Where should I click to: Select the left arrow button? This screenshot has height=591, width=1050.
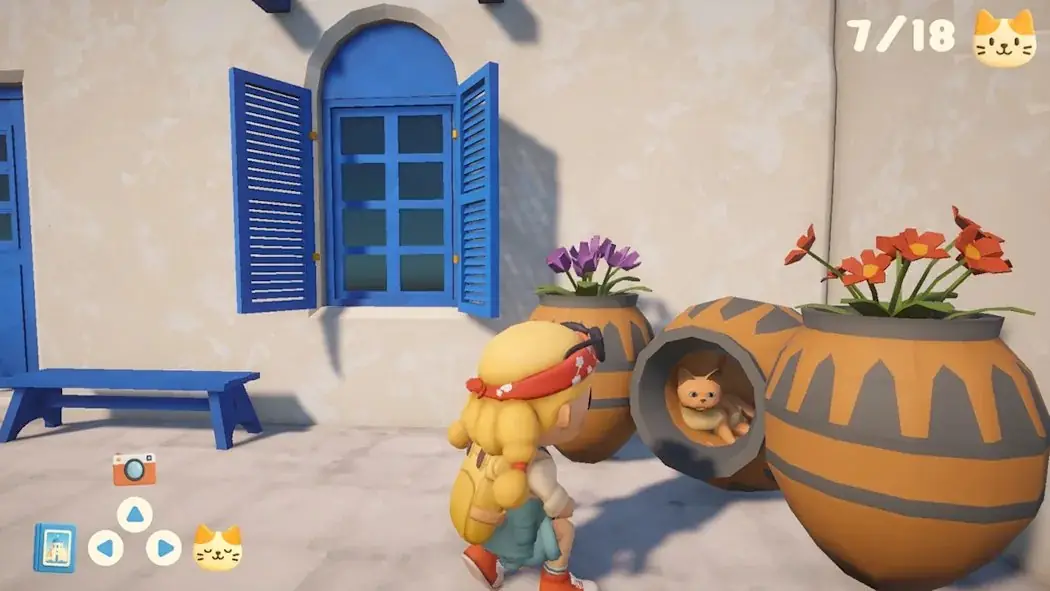[x=105, y=547]
